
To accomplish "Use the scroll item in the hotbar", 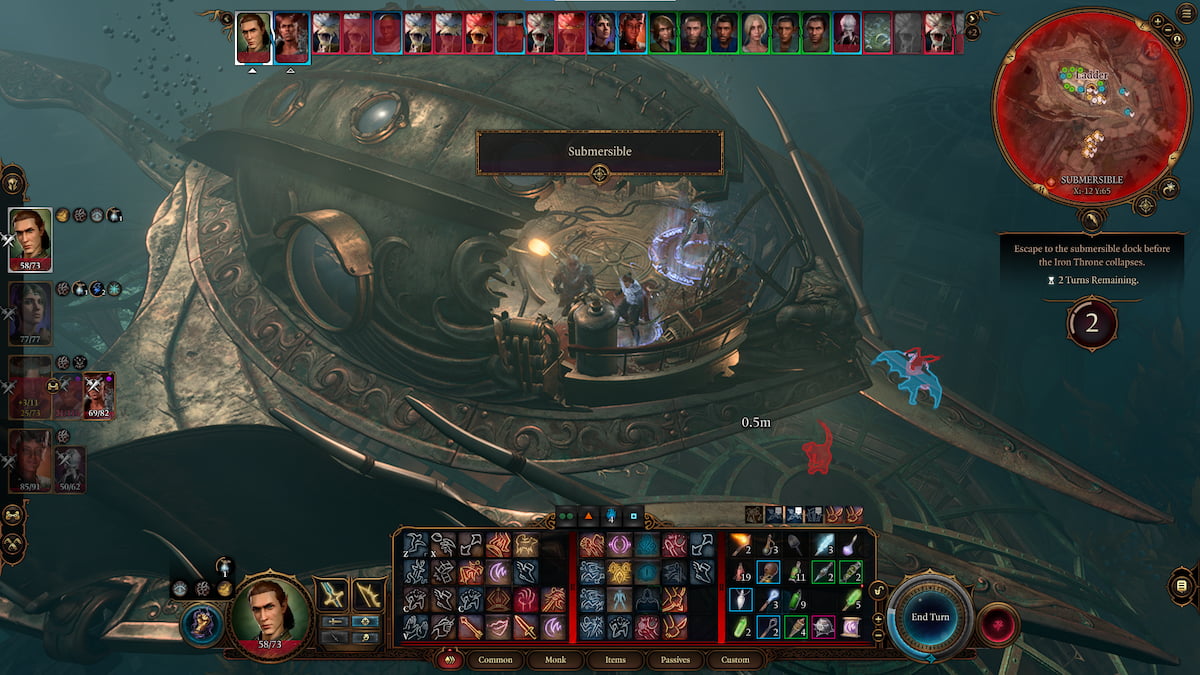I will point(850,627).
